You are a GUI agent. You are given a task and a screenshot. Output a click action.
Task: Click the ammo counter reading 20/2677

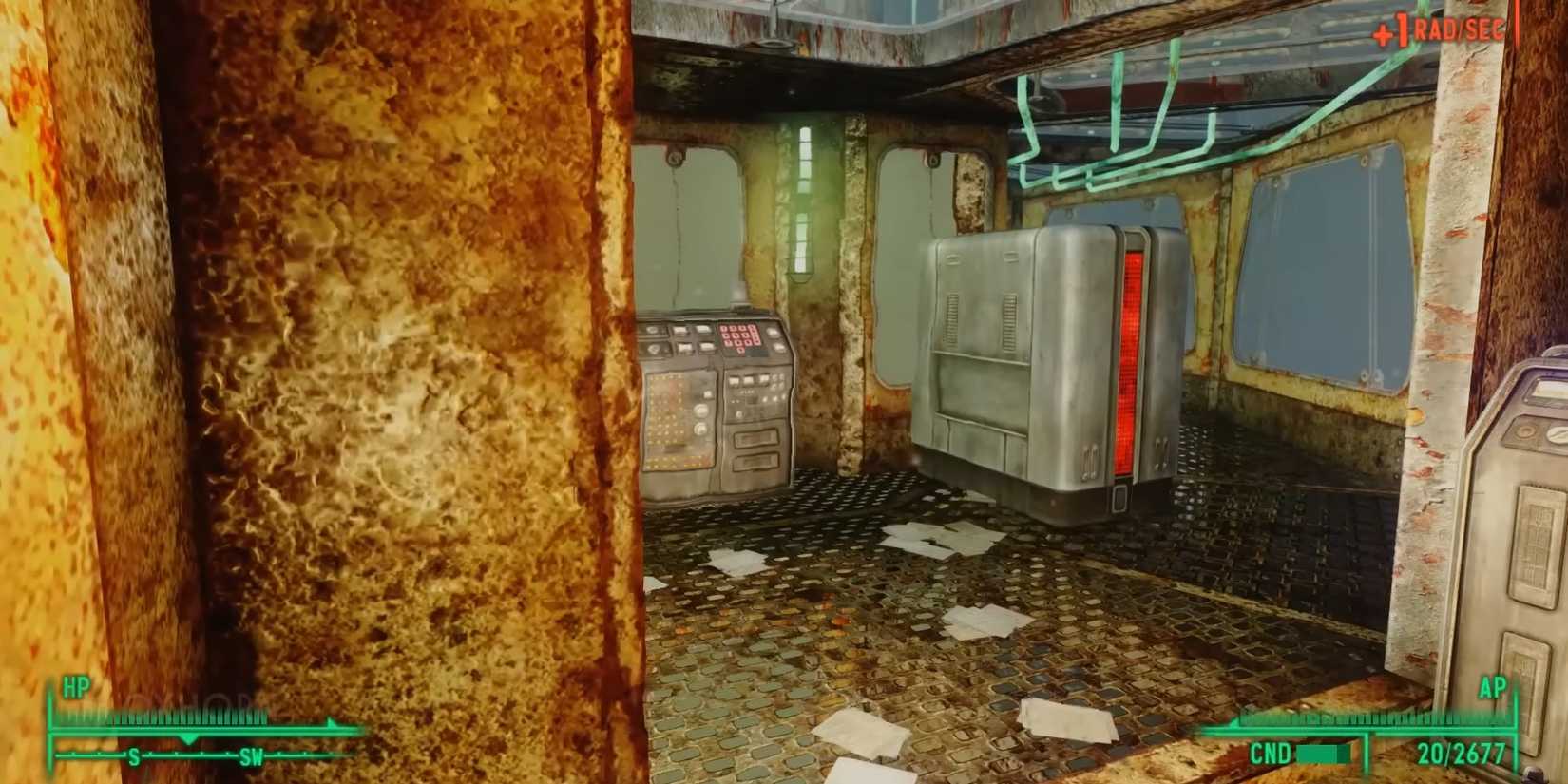point(1463,752)
